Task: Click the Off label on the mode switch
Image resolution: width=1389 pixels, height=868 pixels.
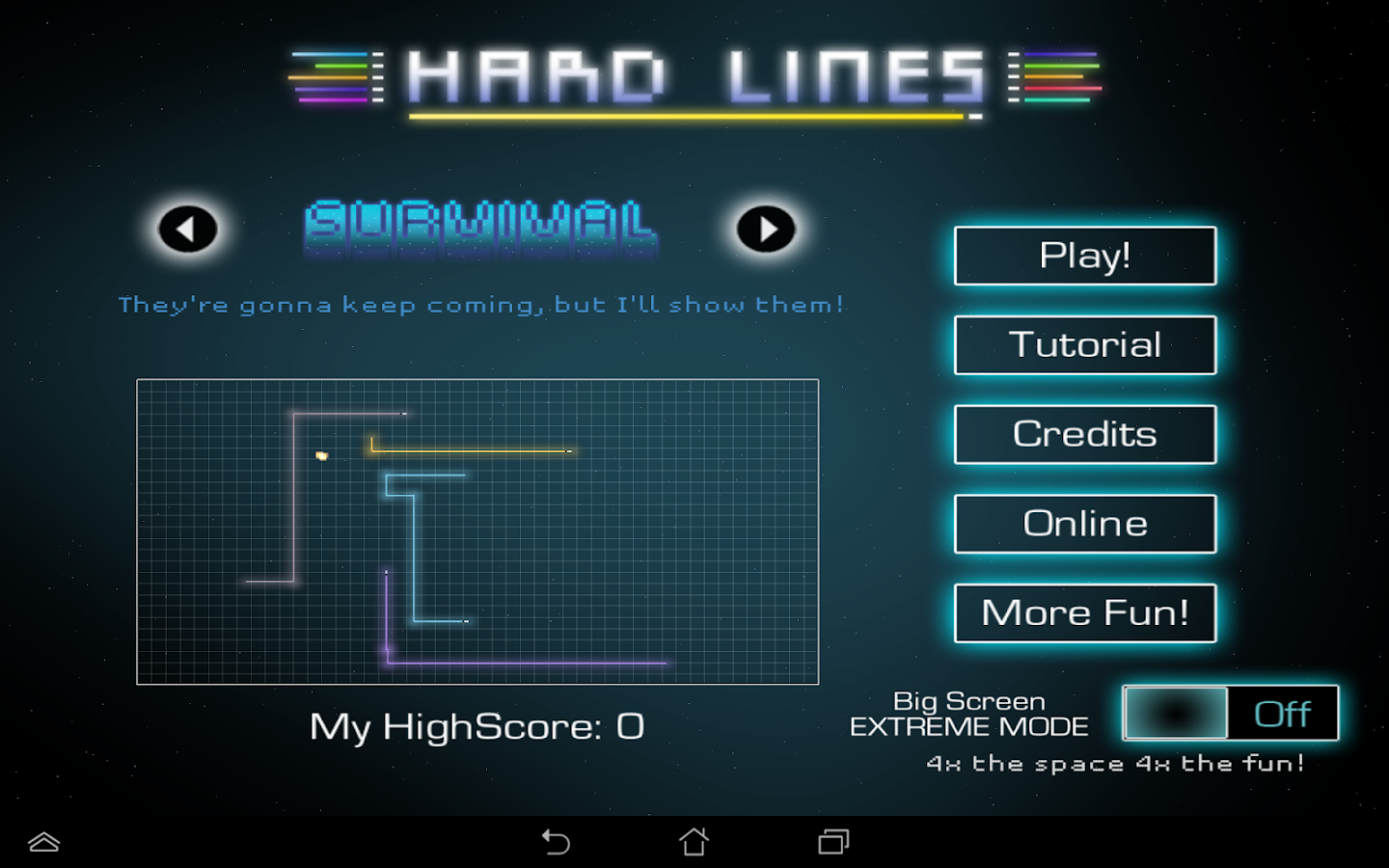Action: [1283, 714]
